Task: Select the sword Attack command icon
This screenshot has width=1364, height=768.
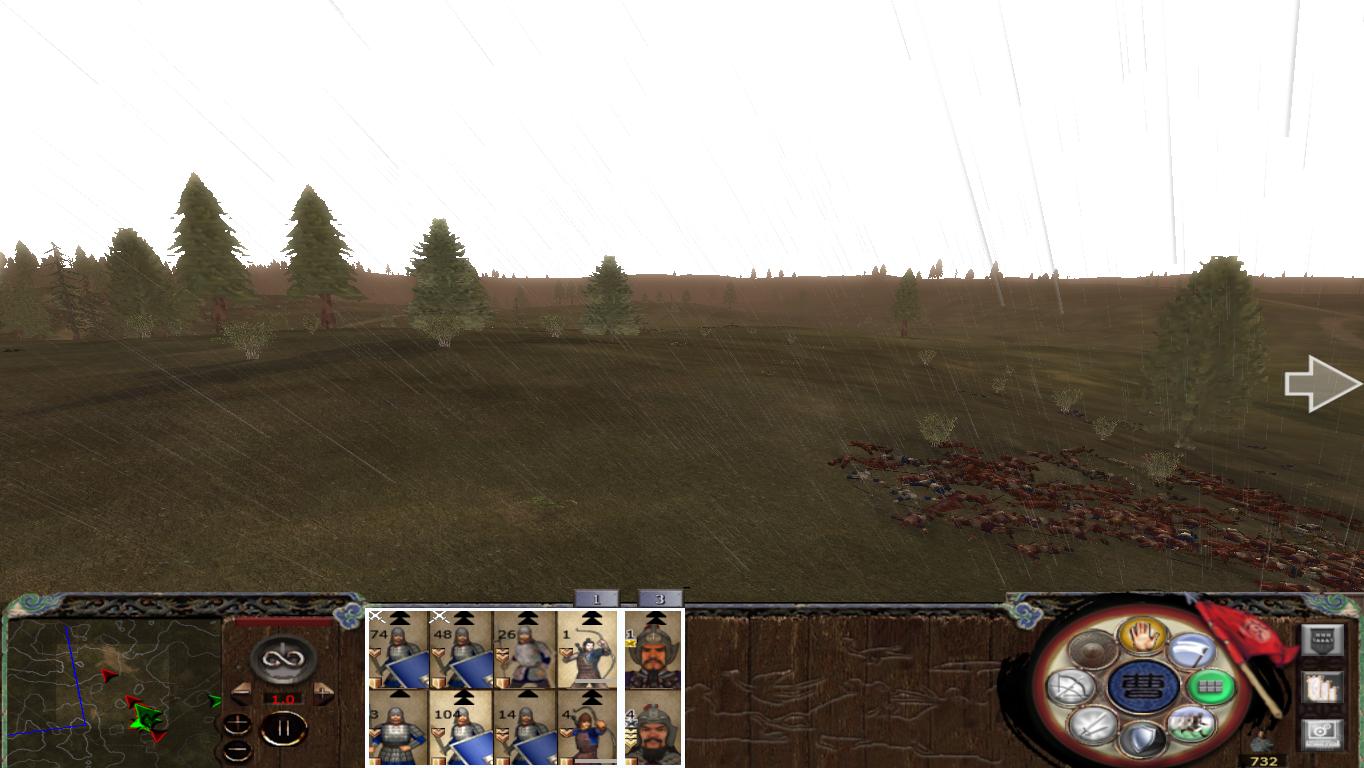Action: click(x=1095, y=726)
